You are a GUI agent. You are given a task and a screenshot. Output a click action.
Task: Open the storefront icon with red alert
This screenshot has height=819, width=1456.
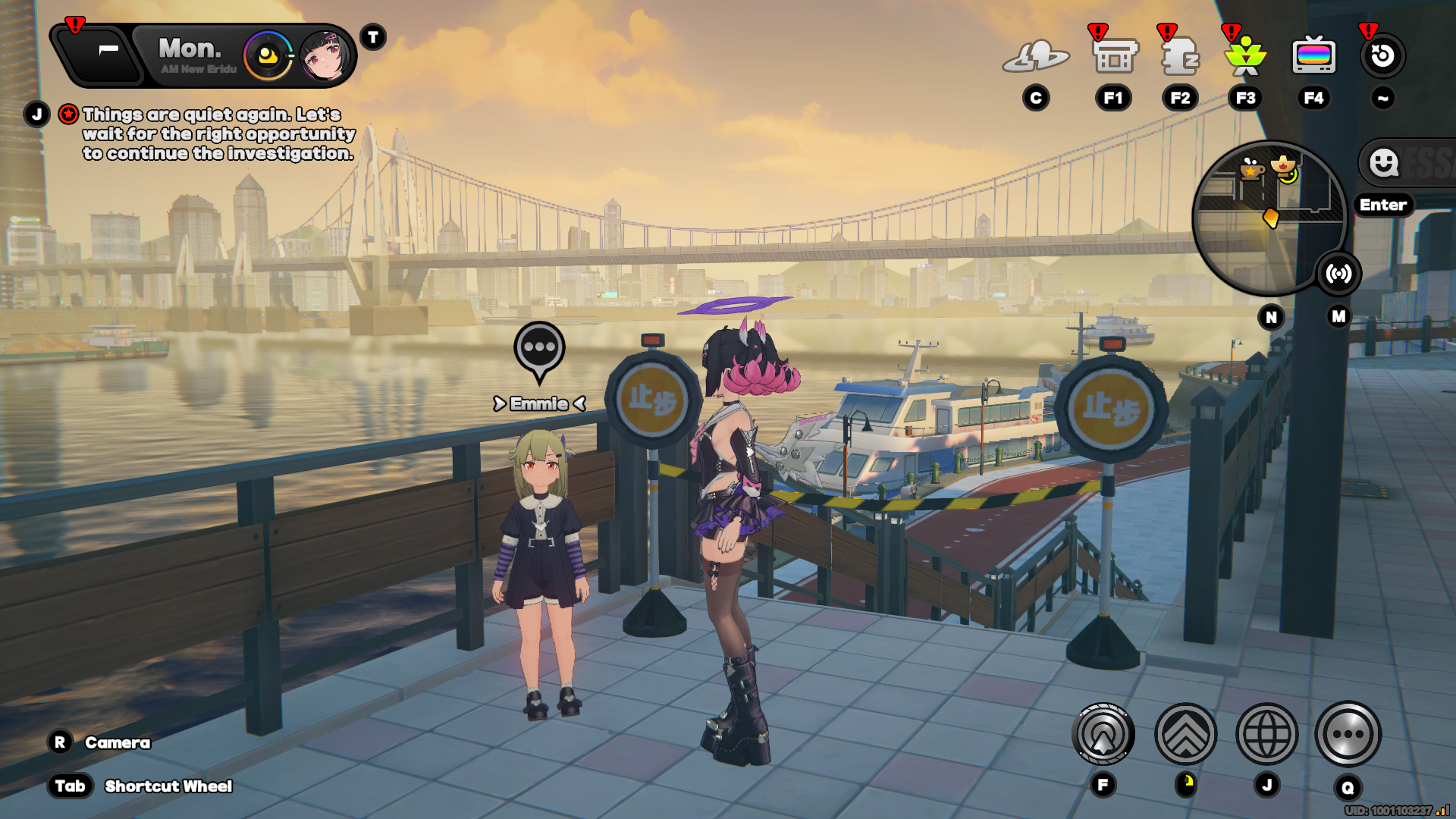coord(1114,57)
